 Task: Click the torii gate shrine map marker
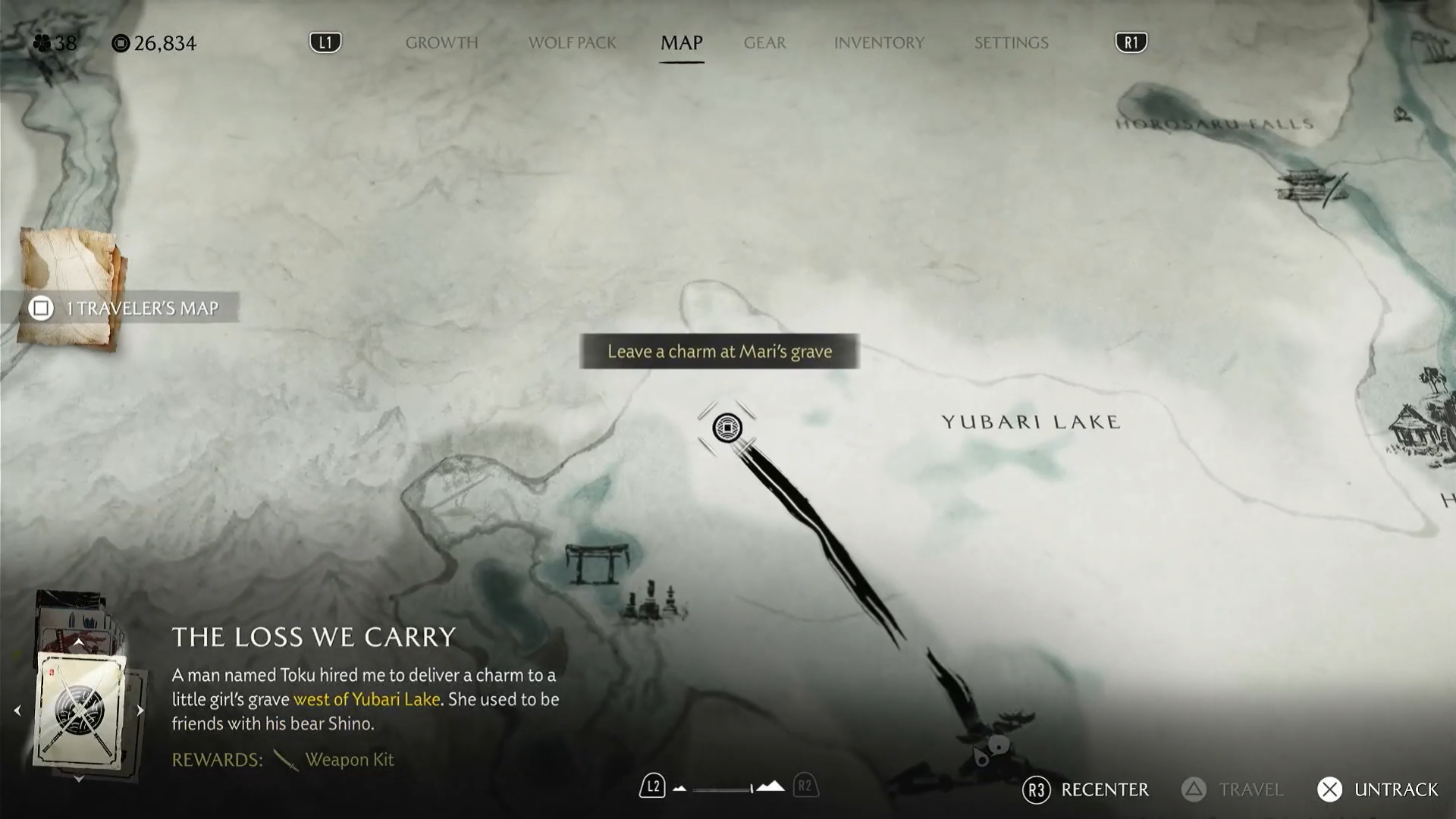click(x=598, y=563)
